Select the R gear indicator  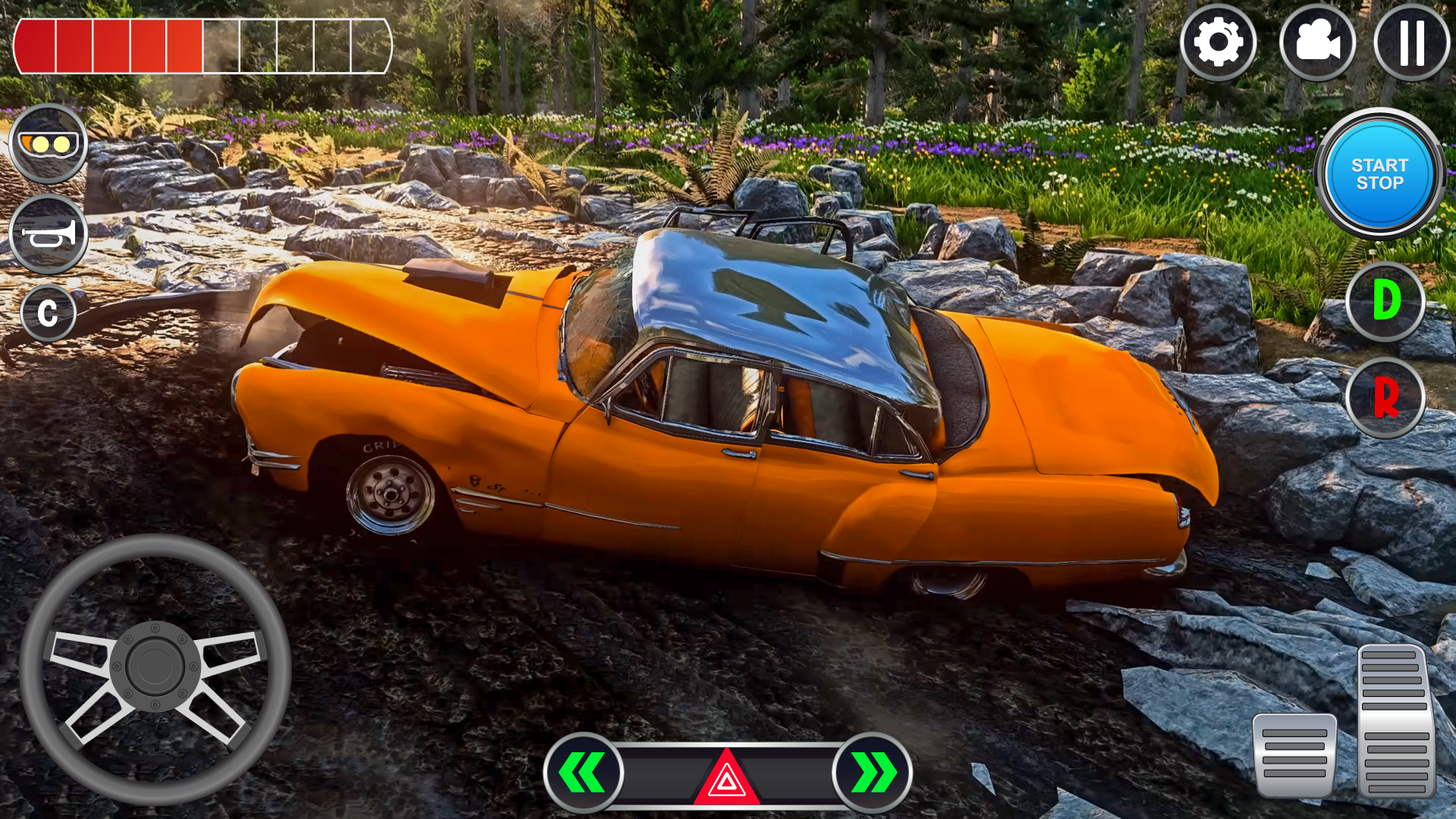[x=1387, y=397]
